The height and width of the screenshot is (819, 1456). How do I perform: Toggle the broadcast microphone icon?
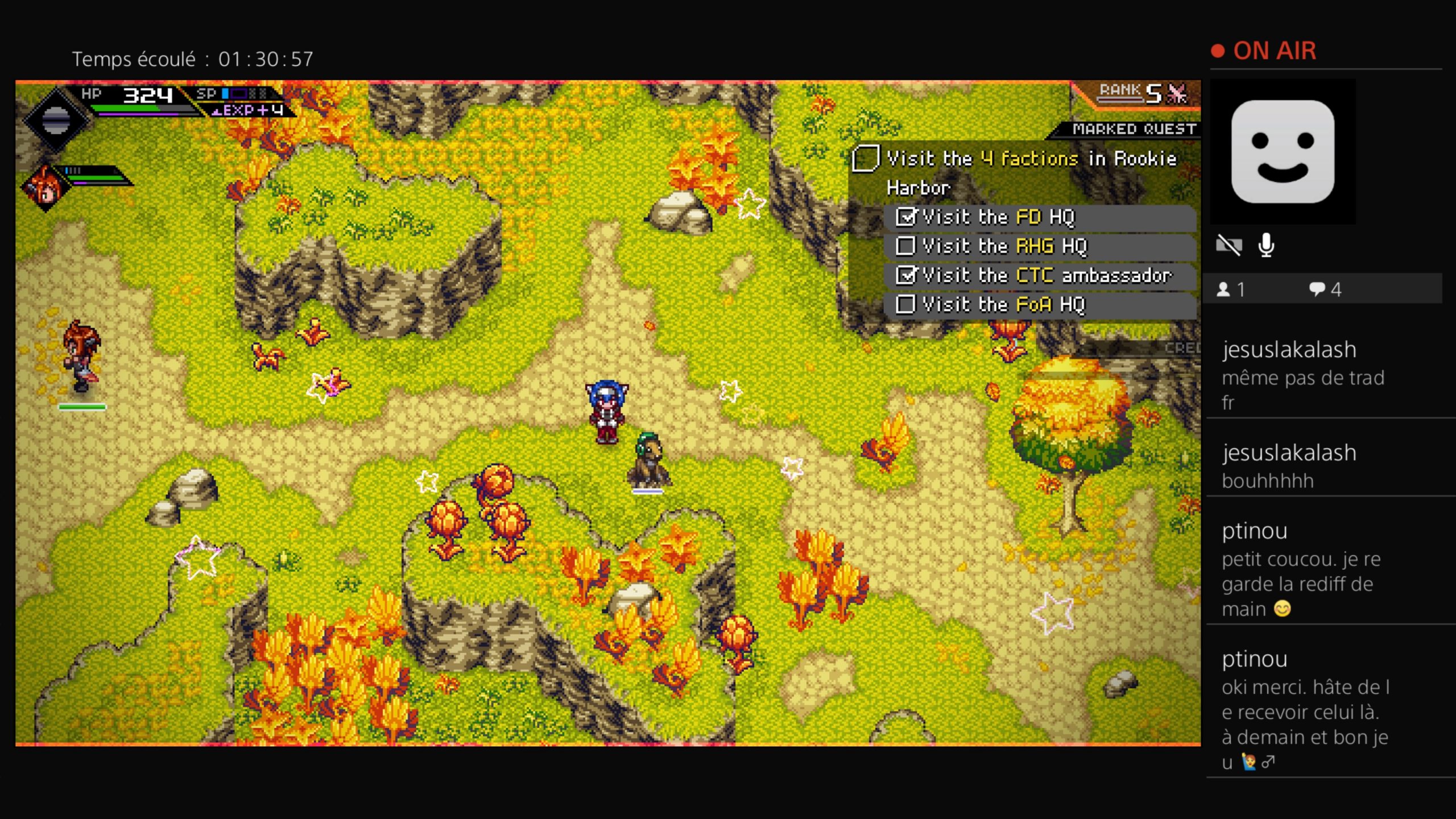click(1266, 246)
